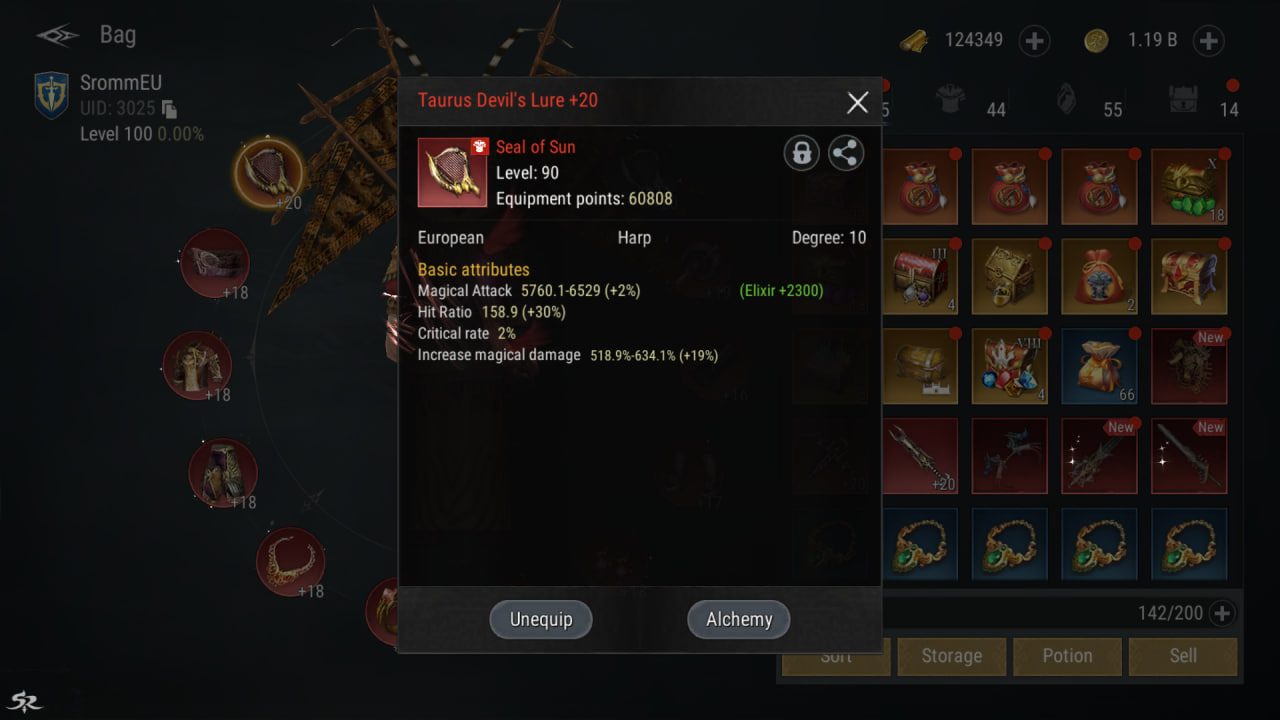
Task: Share the item via share icon
Action: pos(846,153)
